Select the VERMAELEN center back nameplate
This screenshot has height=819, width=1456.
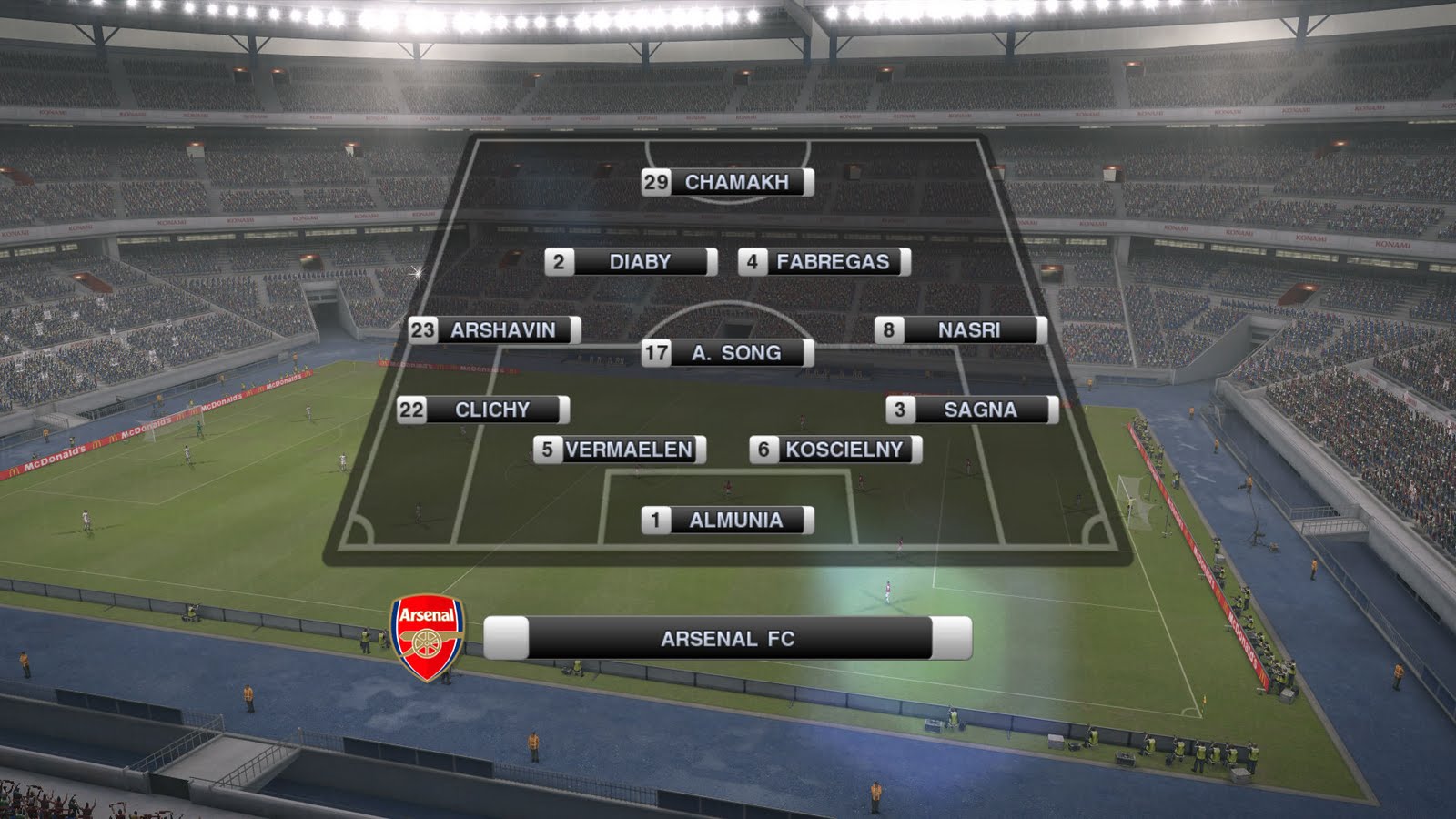tap(628, 448)
